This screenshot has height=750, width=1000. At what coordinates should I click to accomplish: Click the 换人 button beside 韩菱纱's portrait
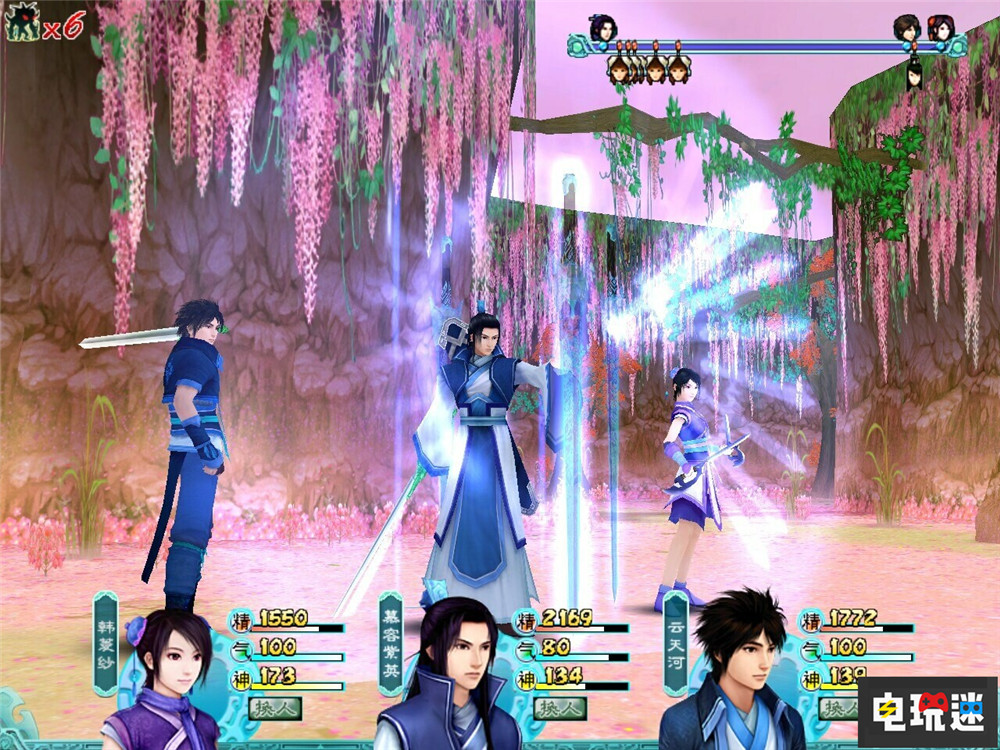coord(274,709)
